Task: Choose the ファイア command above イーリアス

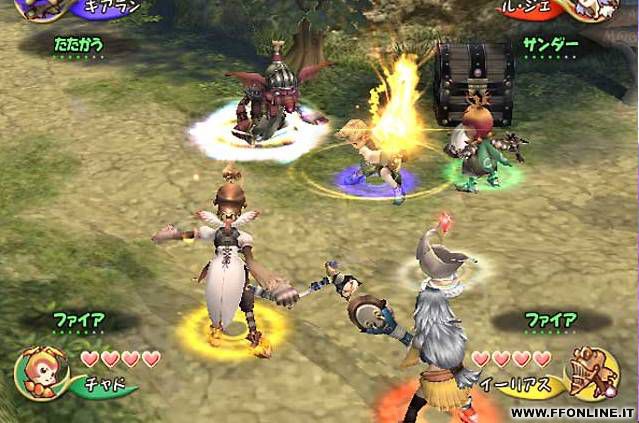Action: [551, 321]
